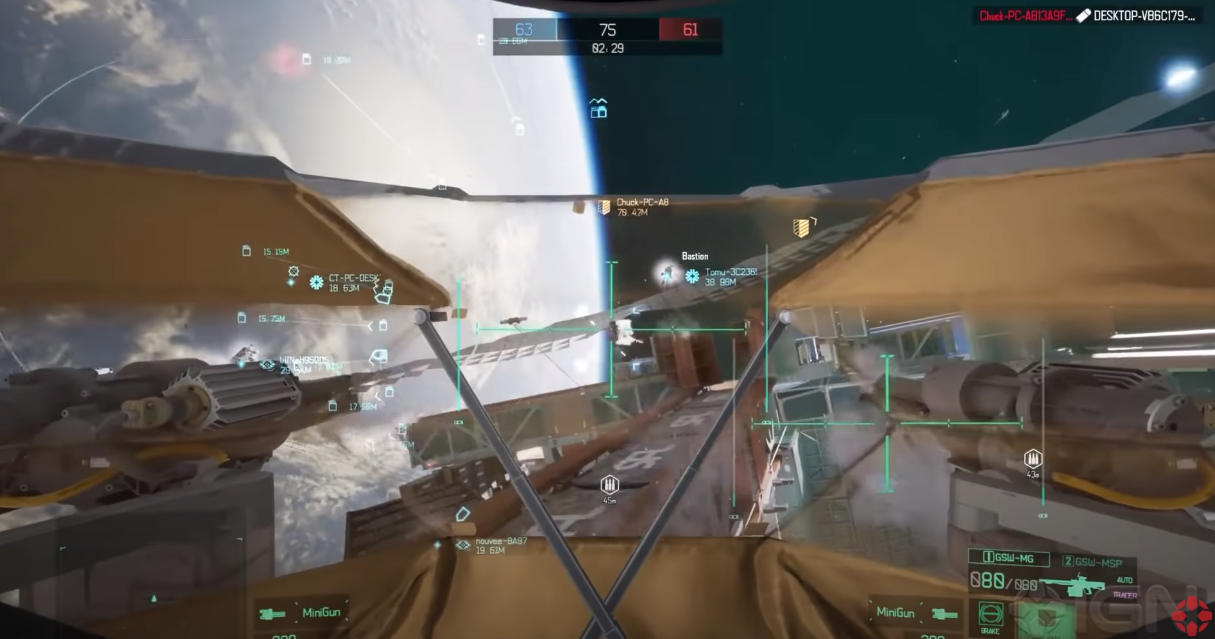Click the ammo crate marker labeled 45m

[x=608, y=486]
